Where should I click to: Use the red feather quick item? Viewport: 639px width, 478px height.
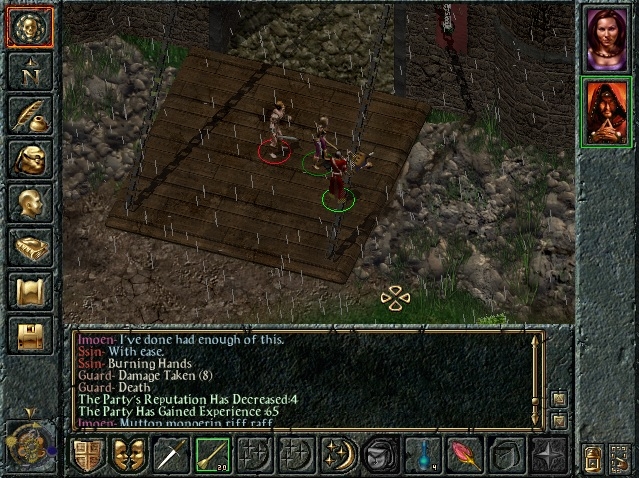[x=465, y=456]
